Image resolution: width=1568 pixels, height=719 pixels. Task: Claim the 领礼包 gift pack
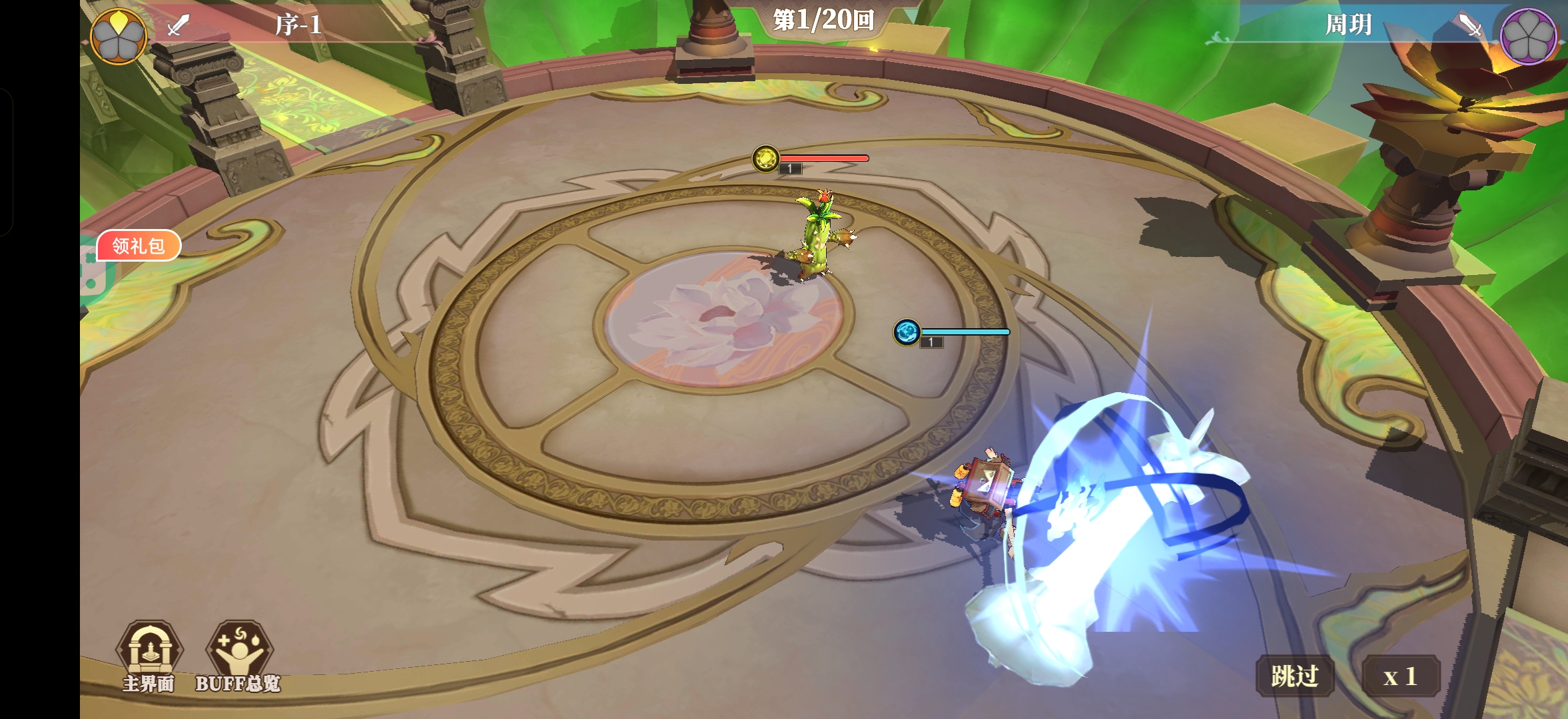click(139, 246)
